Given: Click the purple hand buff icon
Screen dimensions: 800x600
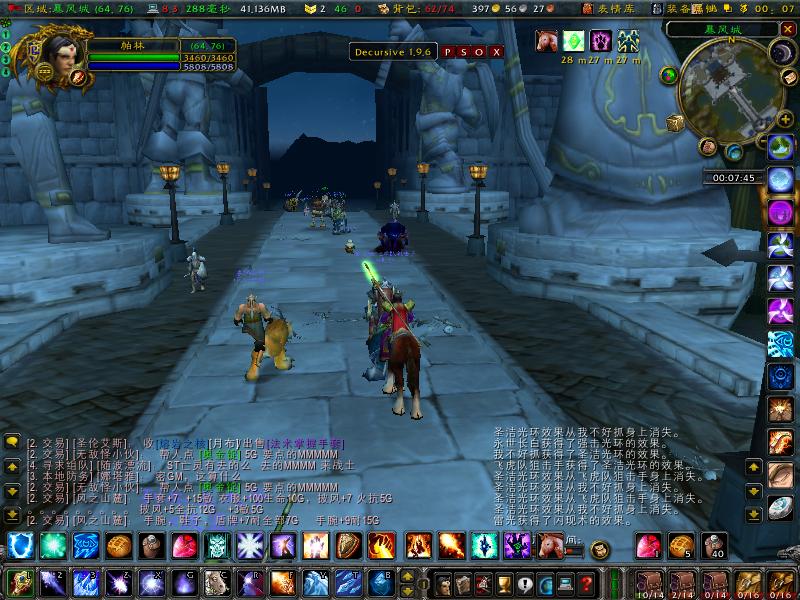Looking at the screenshot, I should coord(601,41).
